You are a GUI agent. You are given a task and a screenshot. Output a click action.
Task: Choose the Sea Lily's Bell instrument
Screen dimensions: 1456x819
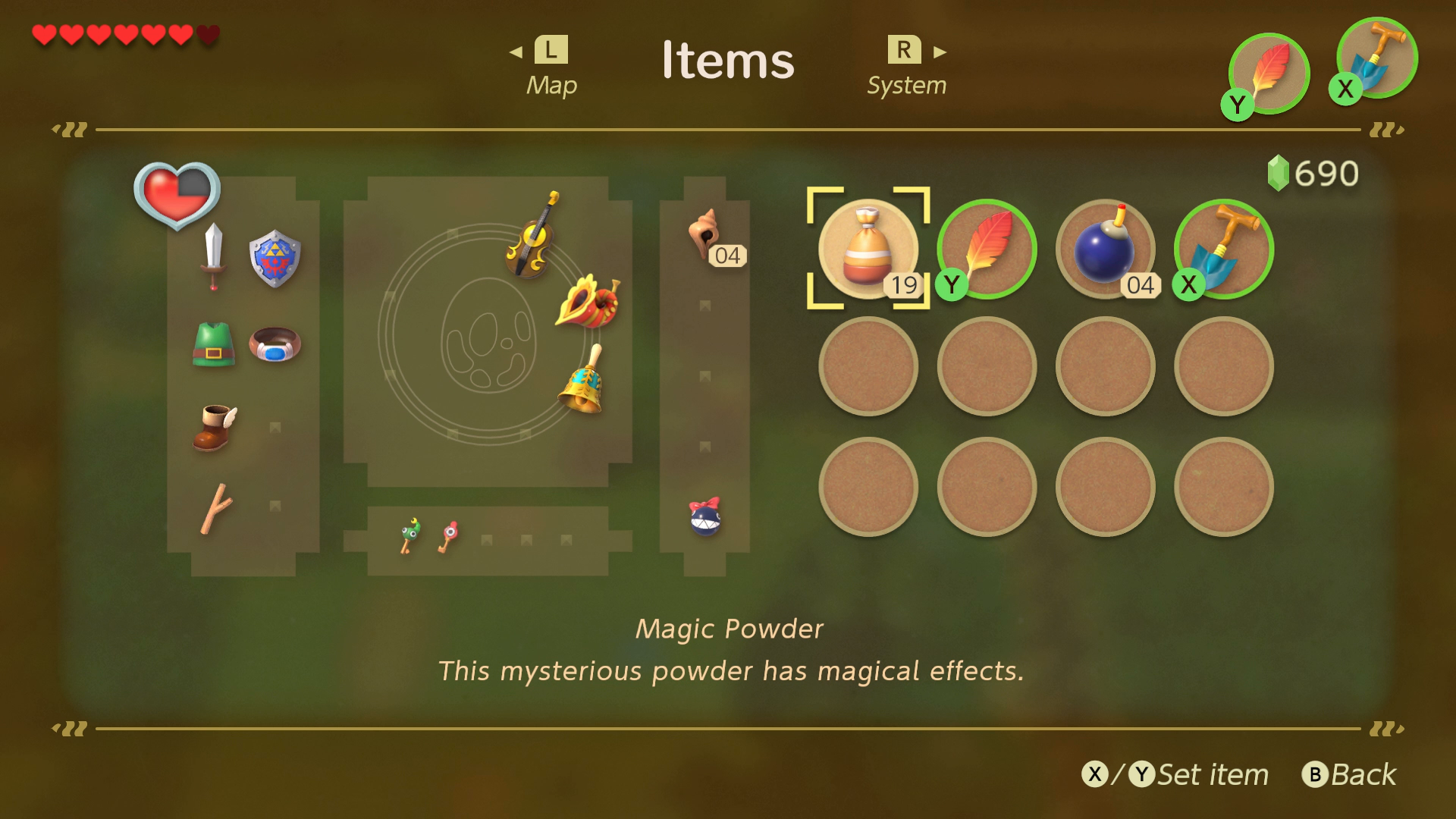[583, 381]
